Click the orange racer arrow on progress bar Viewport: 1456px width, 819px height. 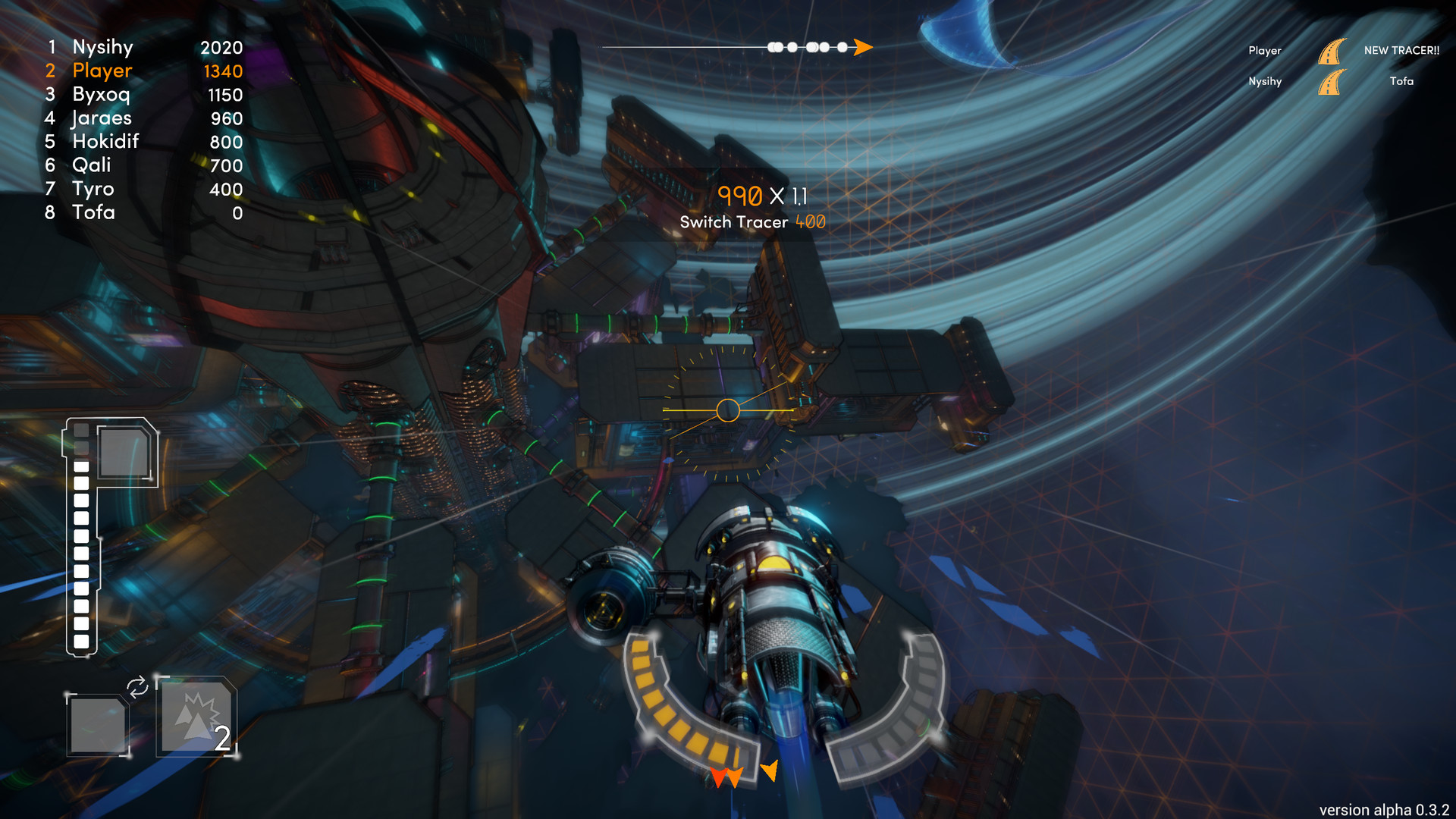tap(863, 46)
